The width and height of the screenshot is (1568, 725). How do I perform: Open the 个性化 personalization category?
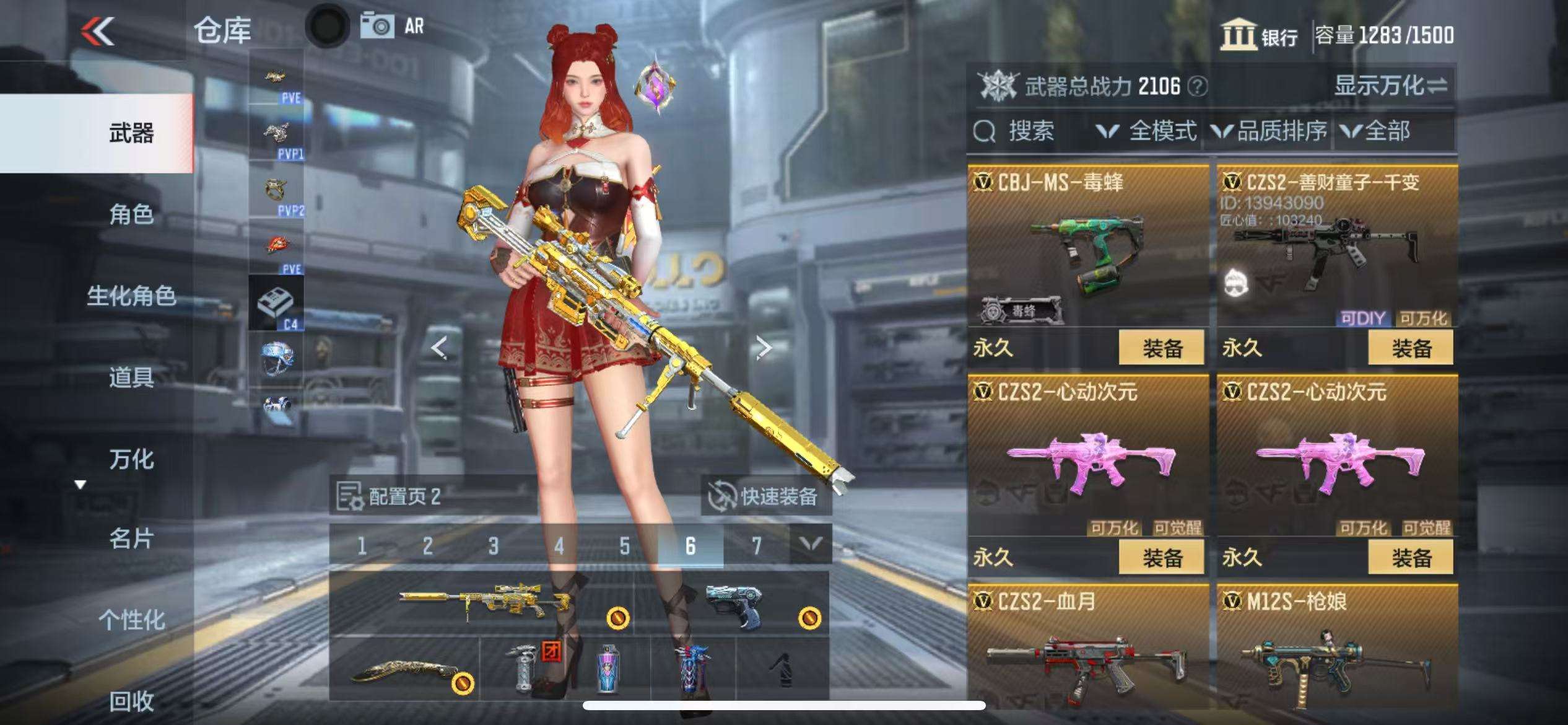pyautogui.click(x=131, y=620)
